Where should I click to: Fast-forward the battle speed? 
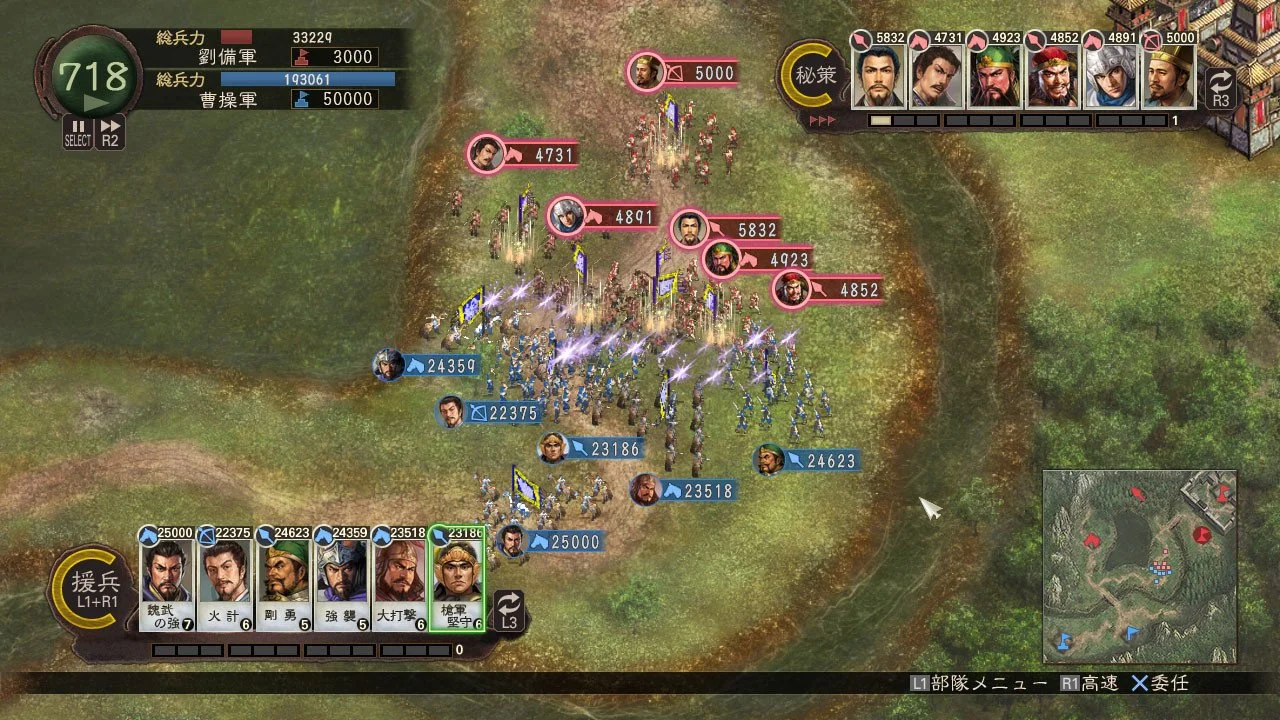(111, 132)
